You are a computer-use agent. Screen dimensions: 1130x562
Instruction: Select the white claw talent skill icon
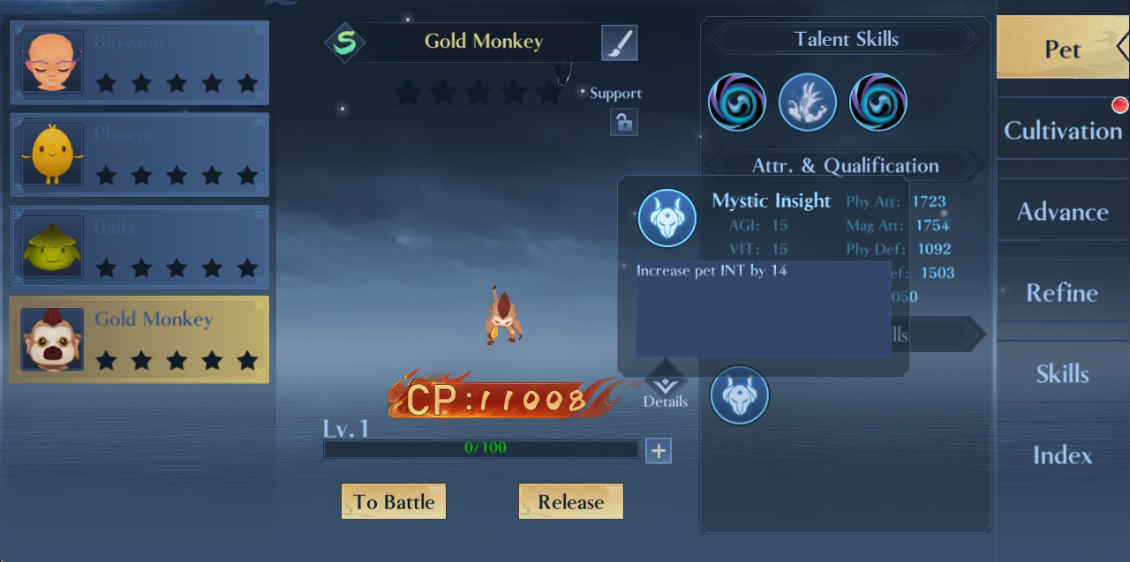(x=807, y=102)
